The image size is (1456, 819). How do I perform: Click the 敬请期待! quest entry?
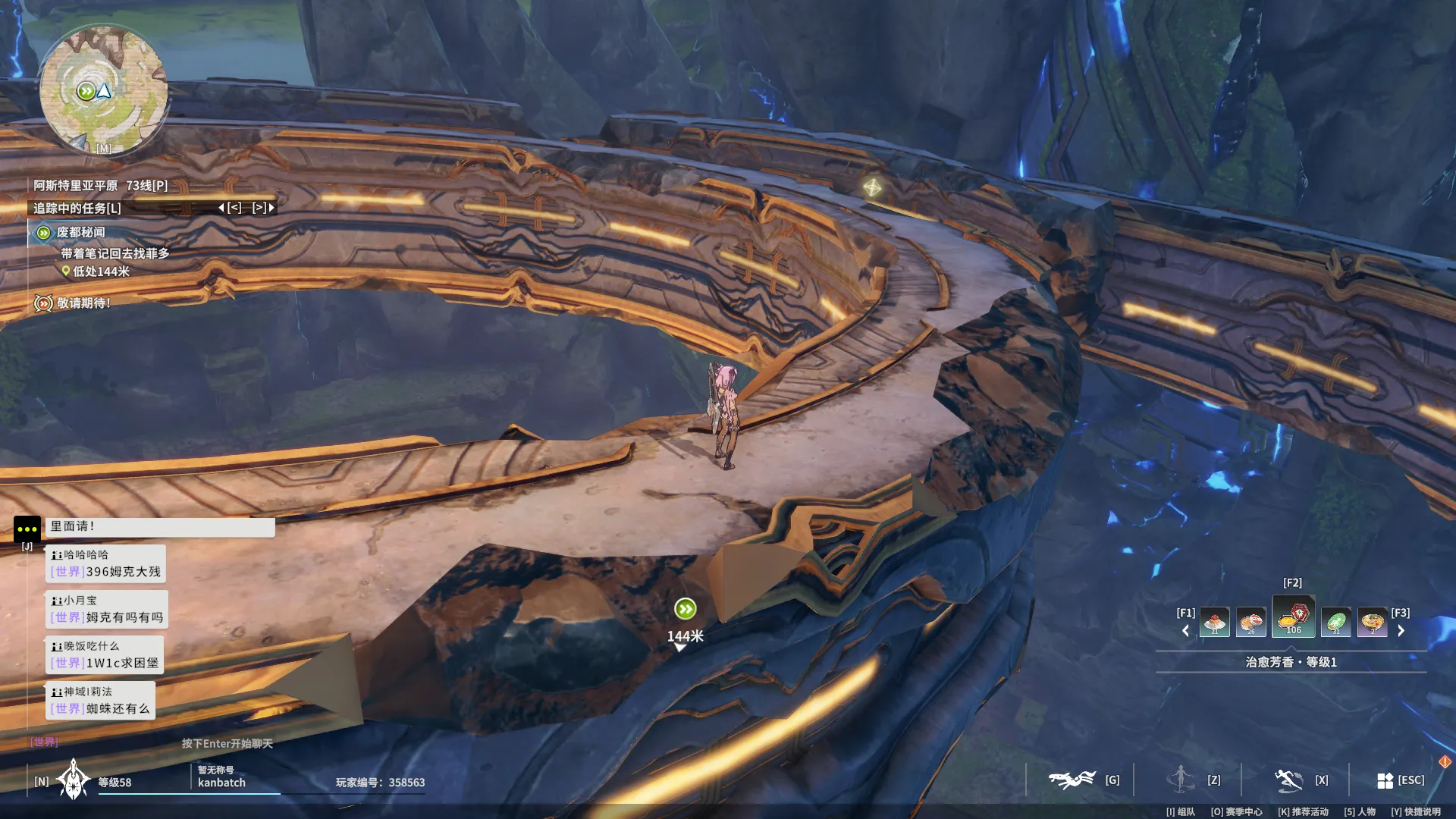click(83, 303)
